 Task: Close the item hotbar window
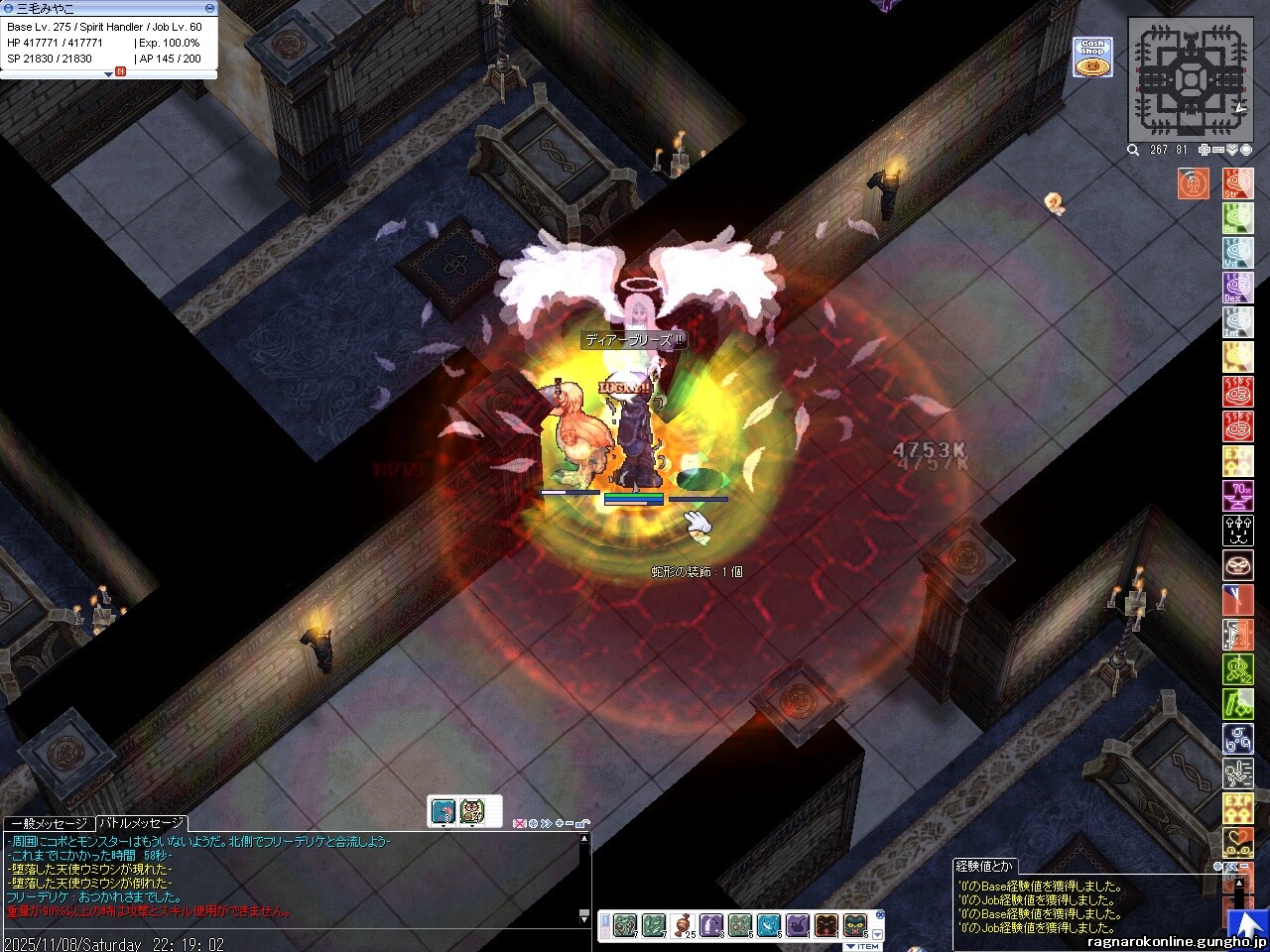point(879,914)
